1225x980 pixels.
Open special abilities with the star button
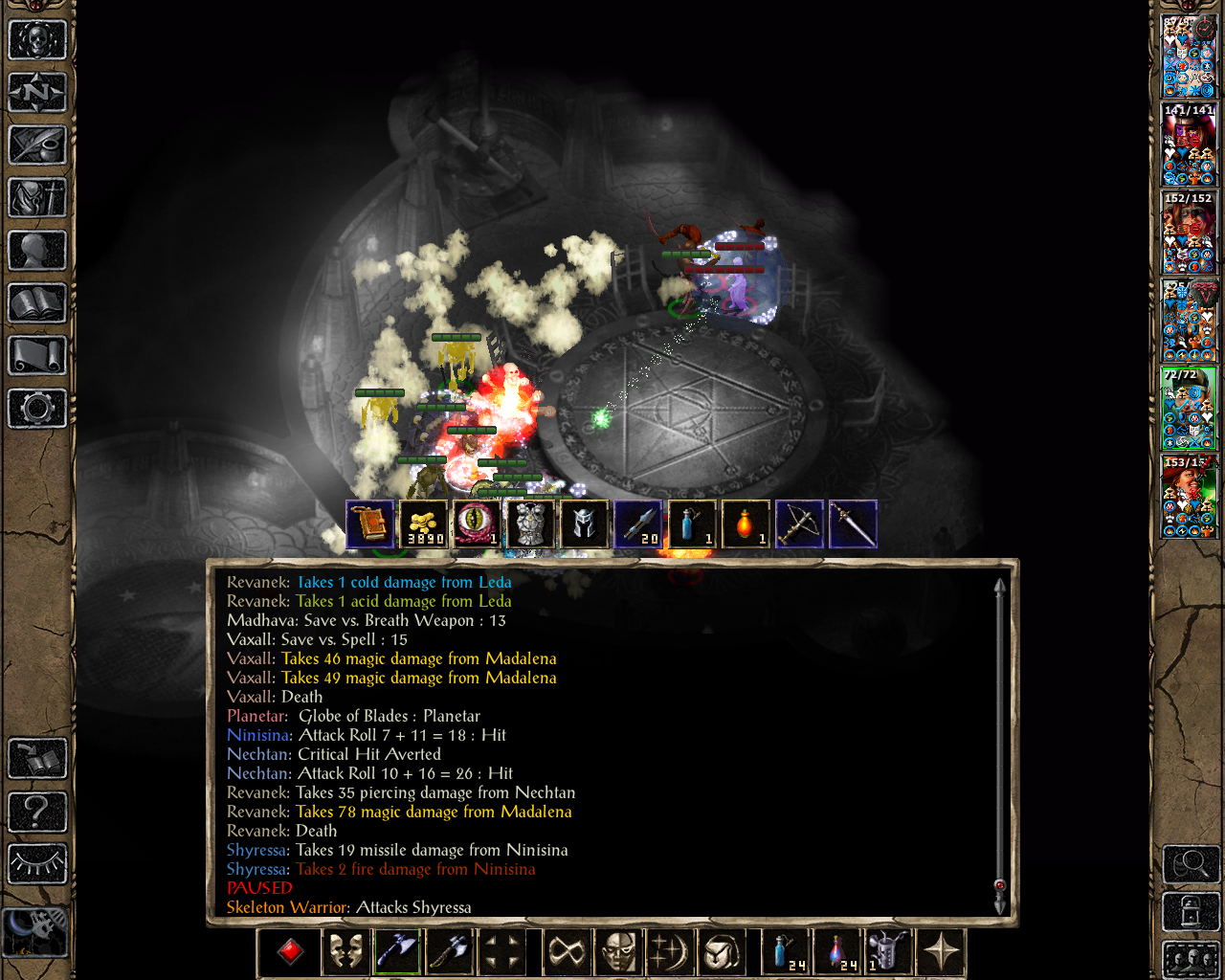click(x=941, y=952)
